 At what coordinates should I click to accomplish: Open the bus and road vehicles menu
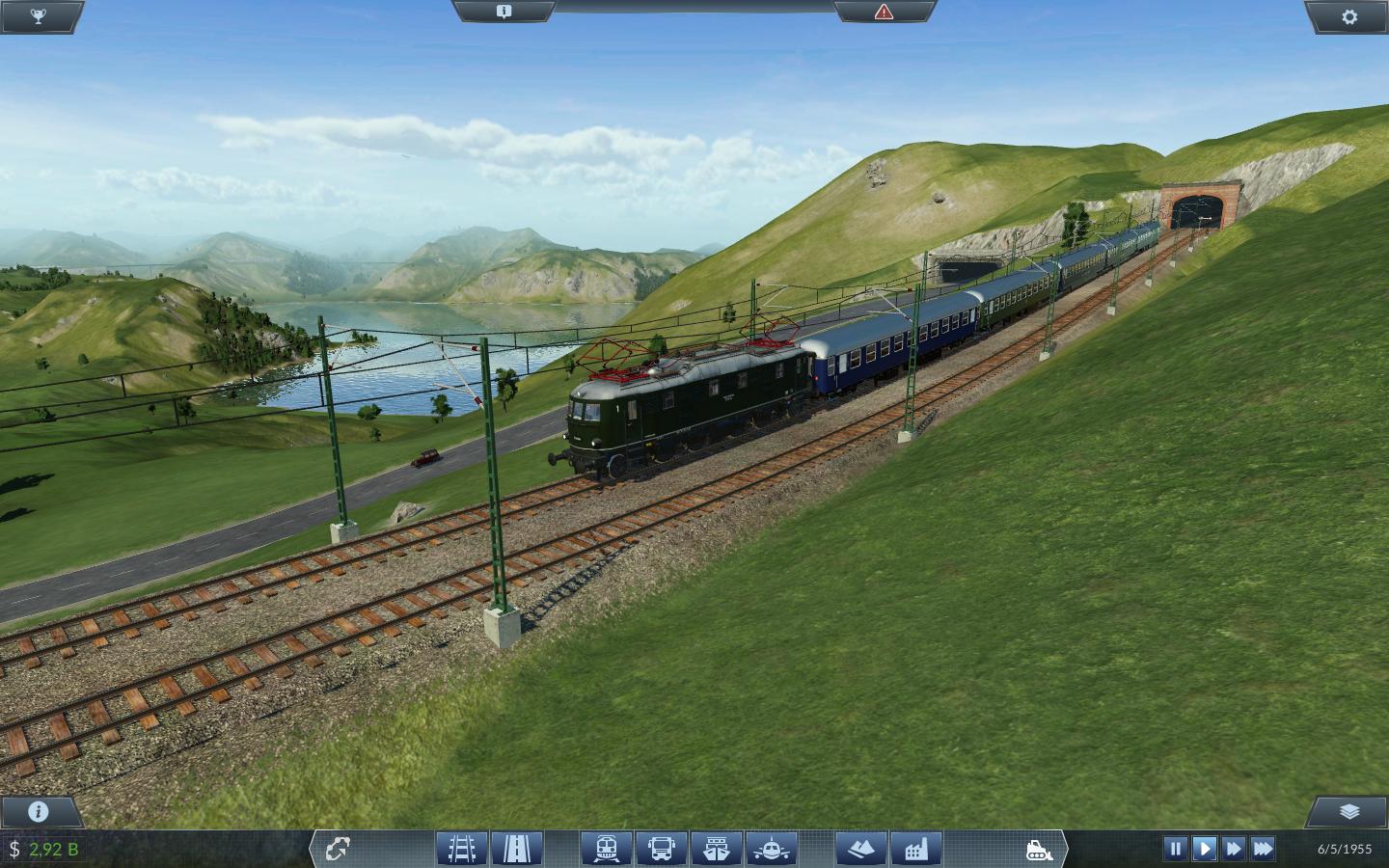(x=662, y=849)
